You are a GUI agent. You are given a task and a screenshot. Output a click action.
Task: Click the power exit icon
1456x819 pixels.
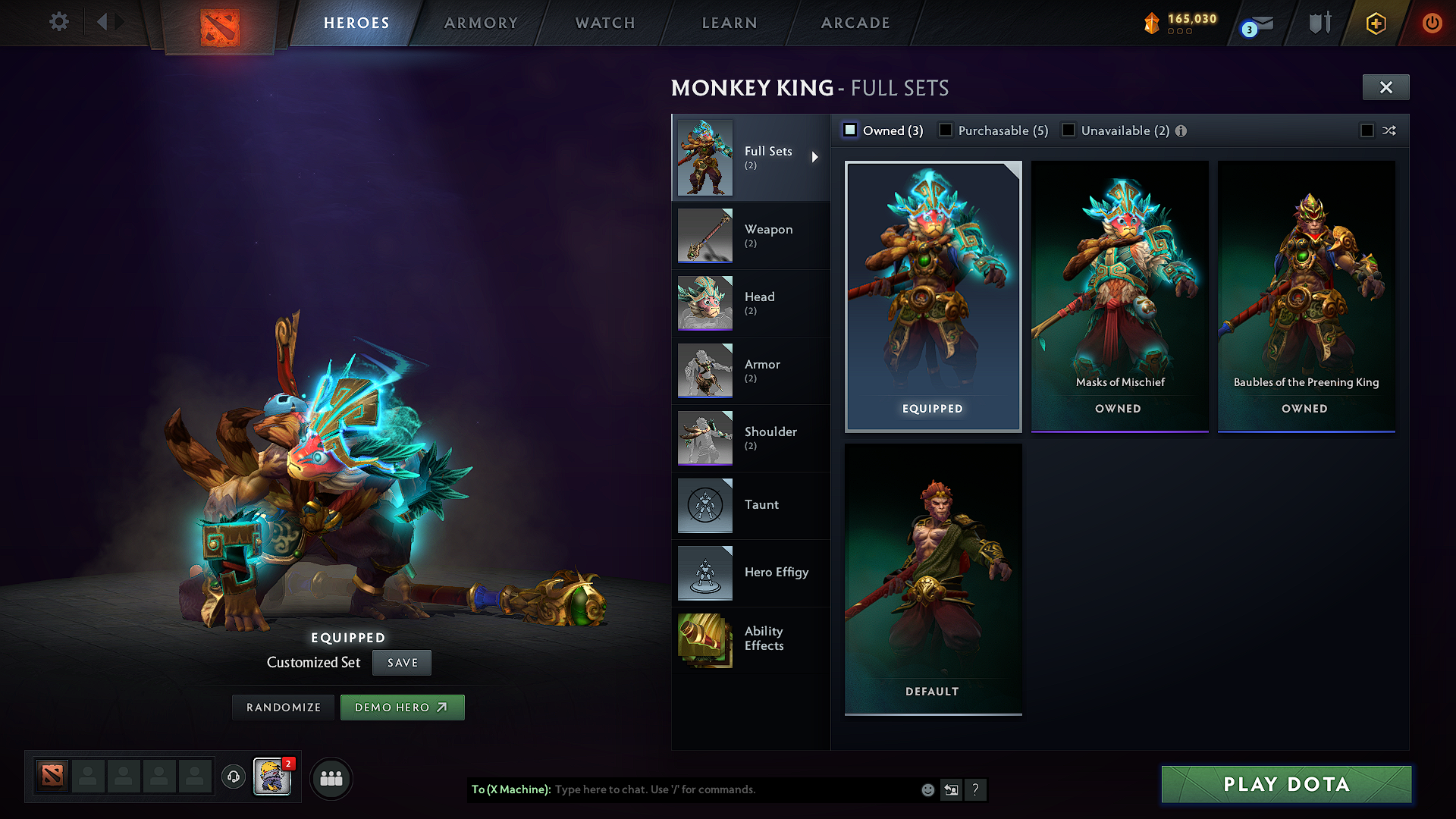[1432, 23]
